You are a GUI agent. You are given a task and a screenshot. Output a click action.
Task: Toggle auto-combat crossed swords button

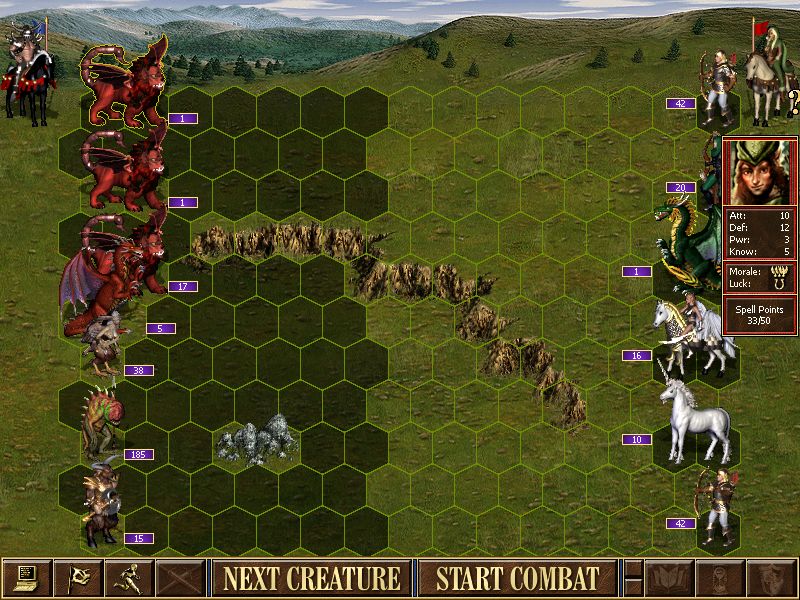pos(181,578)
